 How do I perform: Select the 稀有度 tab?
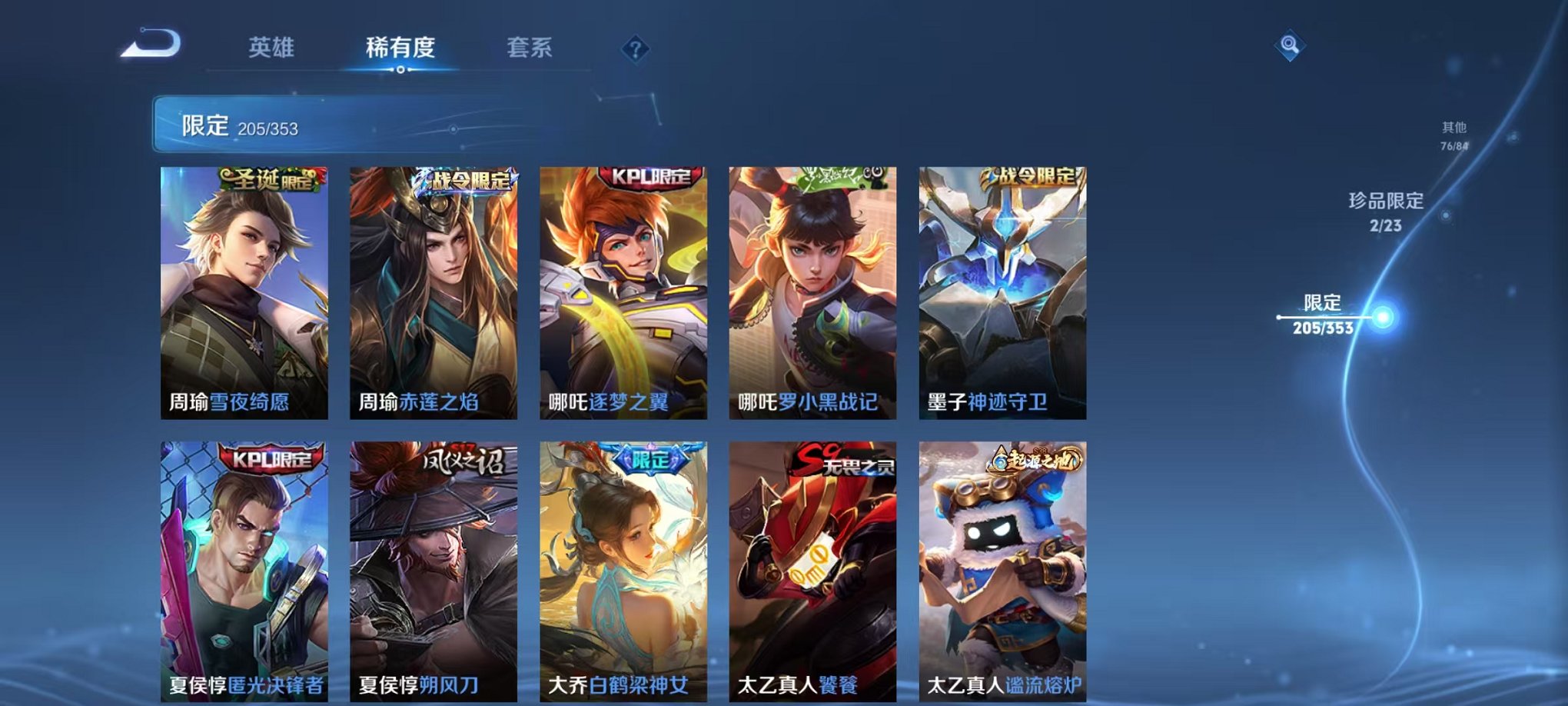[x=399, y=48]
